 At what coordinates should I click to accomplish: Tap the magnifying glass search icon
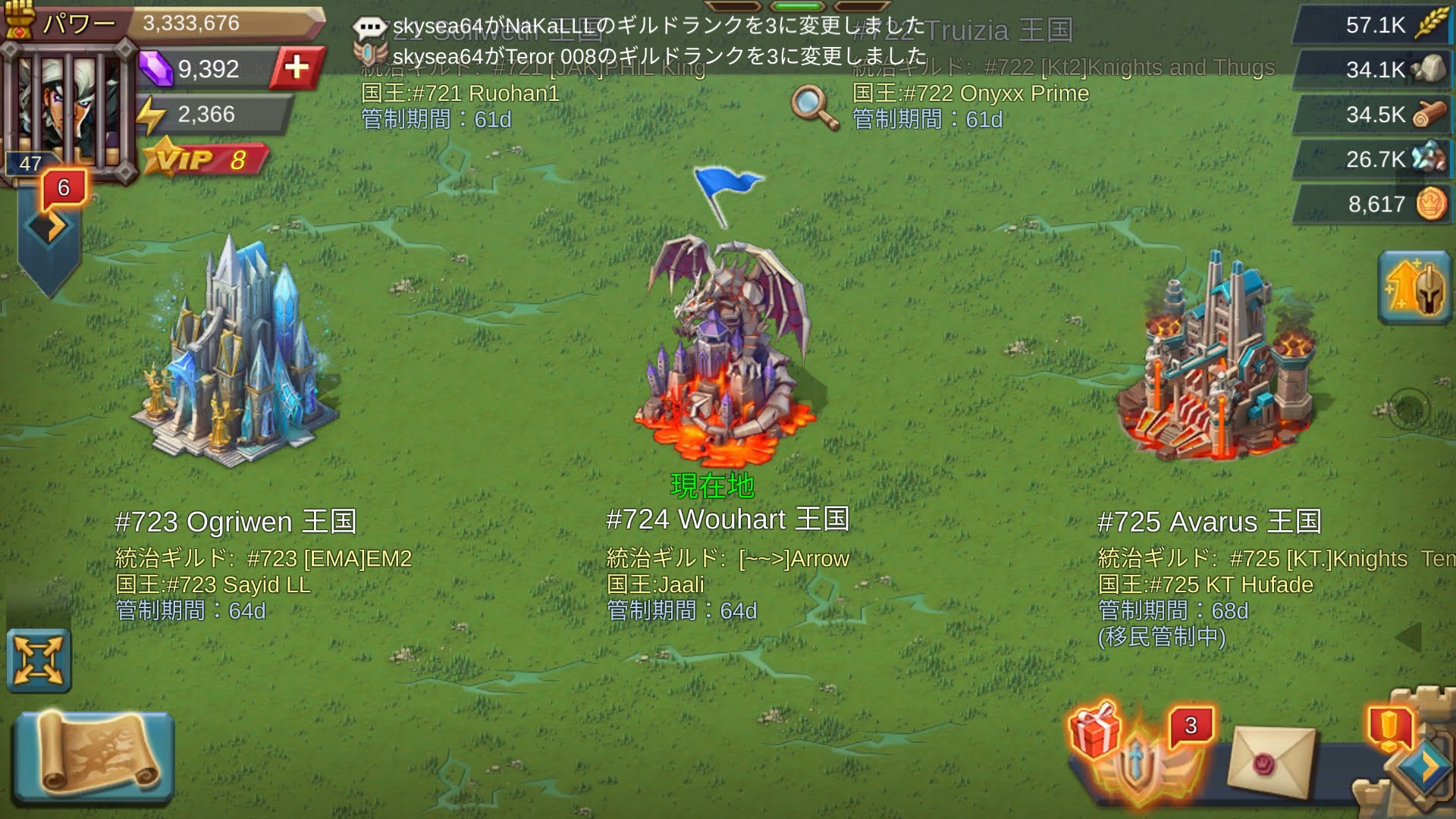tap(814, 107)
